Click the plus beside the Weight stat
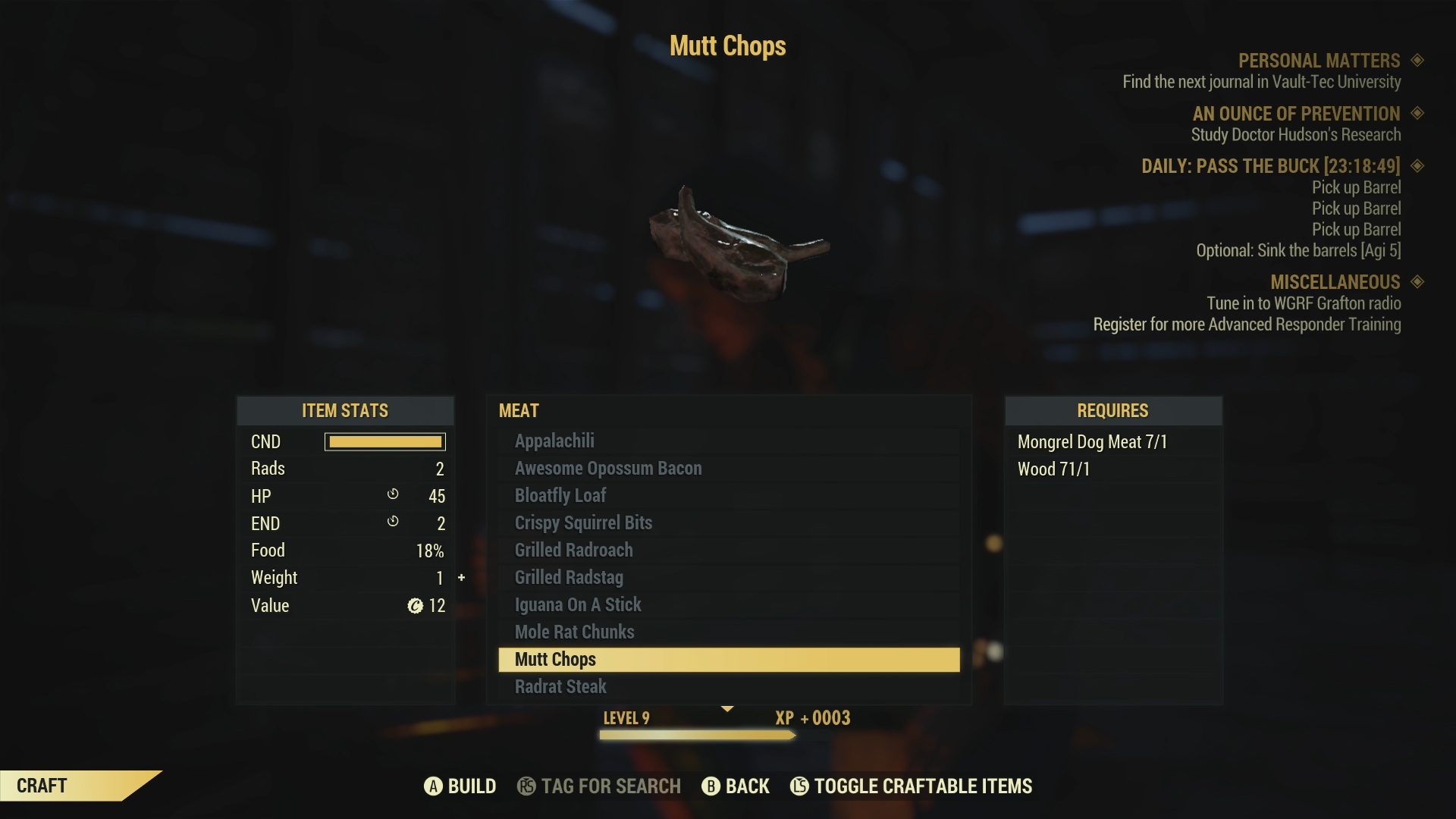The image size is (1456, 819). click(461, 577)
